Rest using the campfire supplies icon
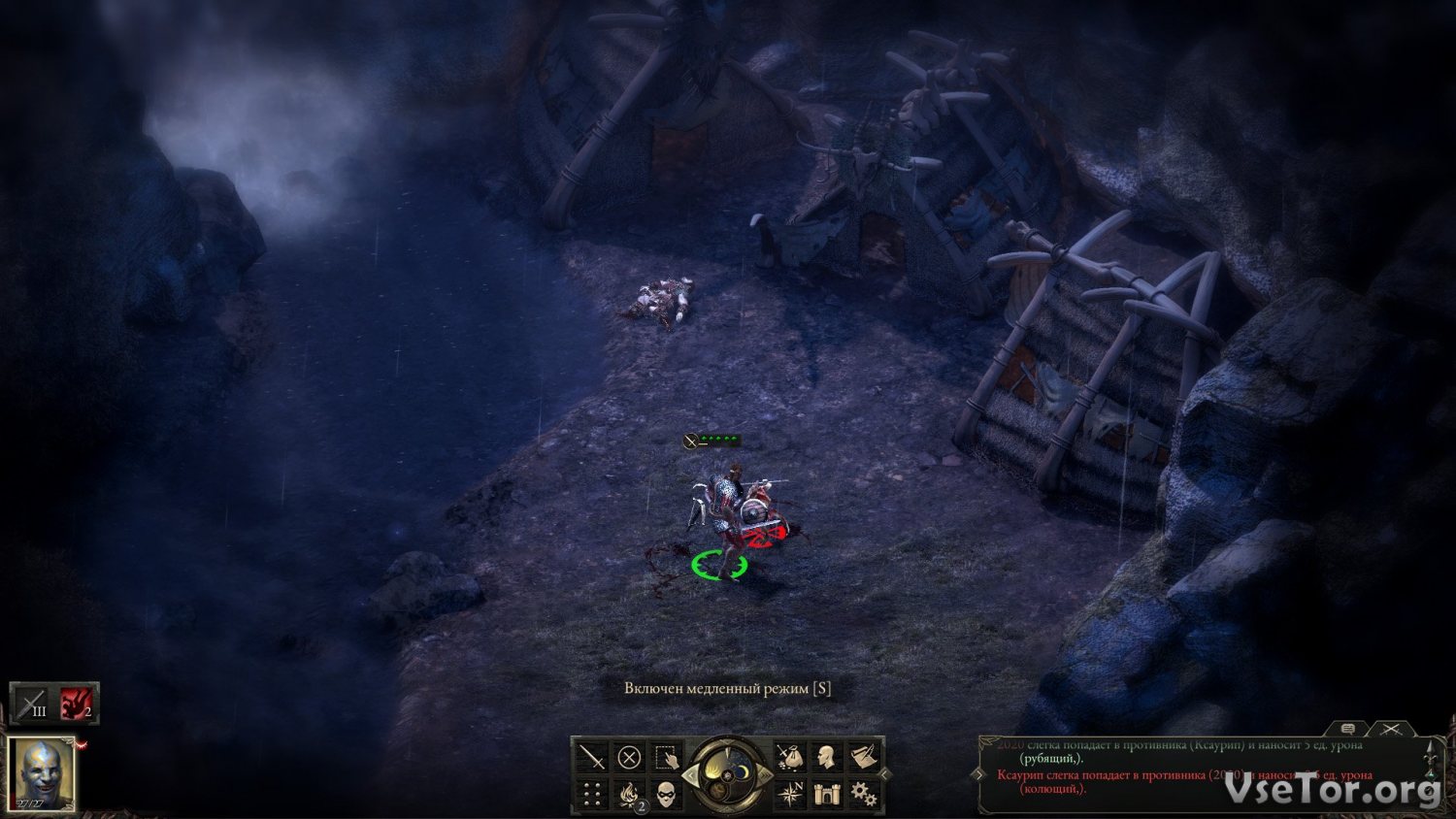This screenshot has width=1456, height=819. click(x=629, y=795)
